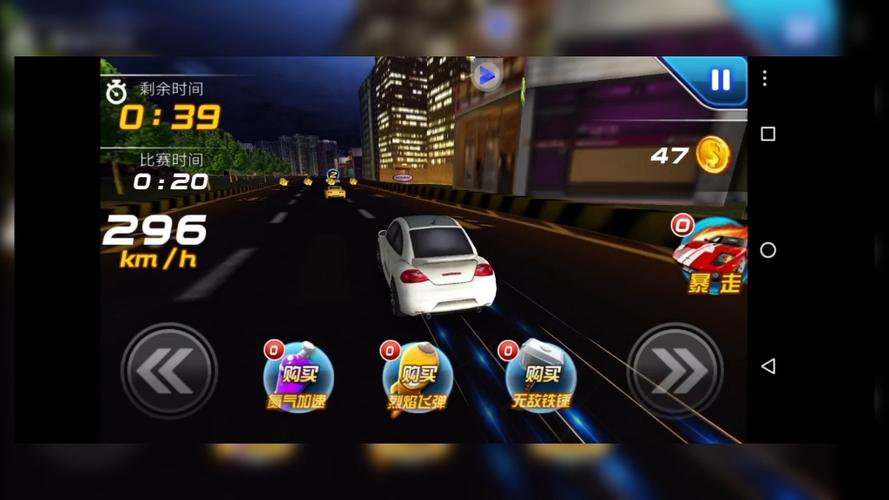Buy the invincible hammer (无敌铁锤) item

pos(540,377)
